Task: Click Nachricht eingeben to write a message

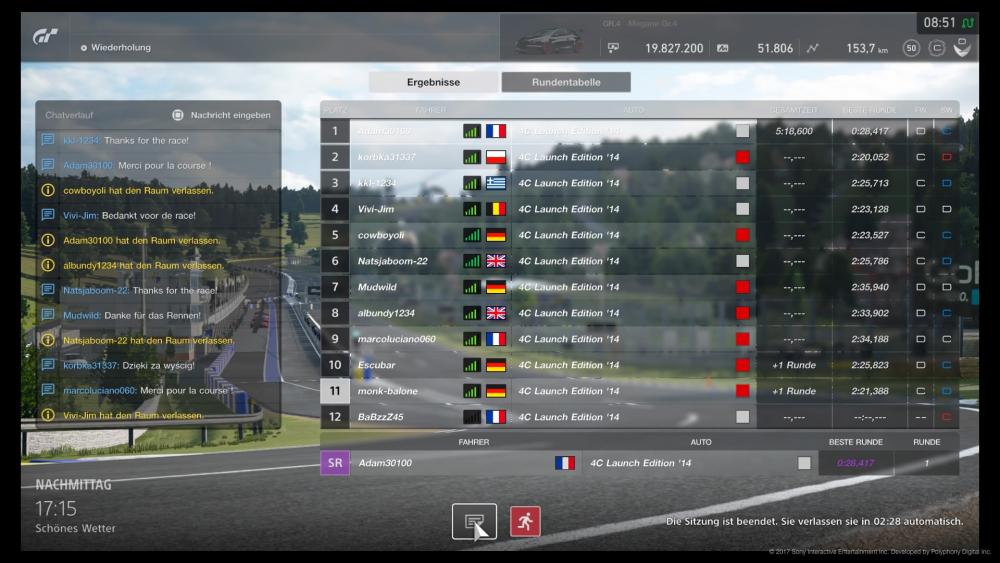Action: coord(221,115)
